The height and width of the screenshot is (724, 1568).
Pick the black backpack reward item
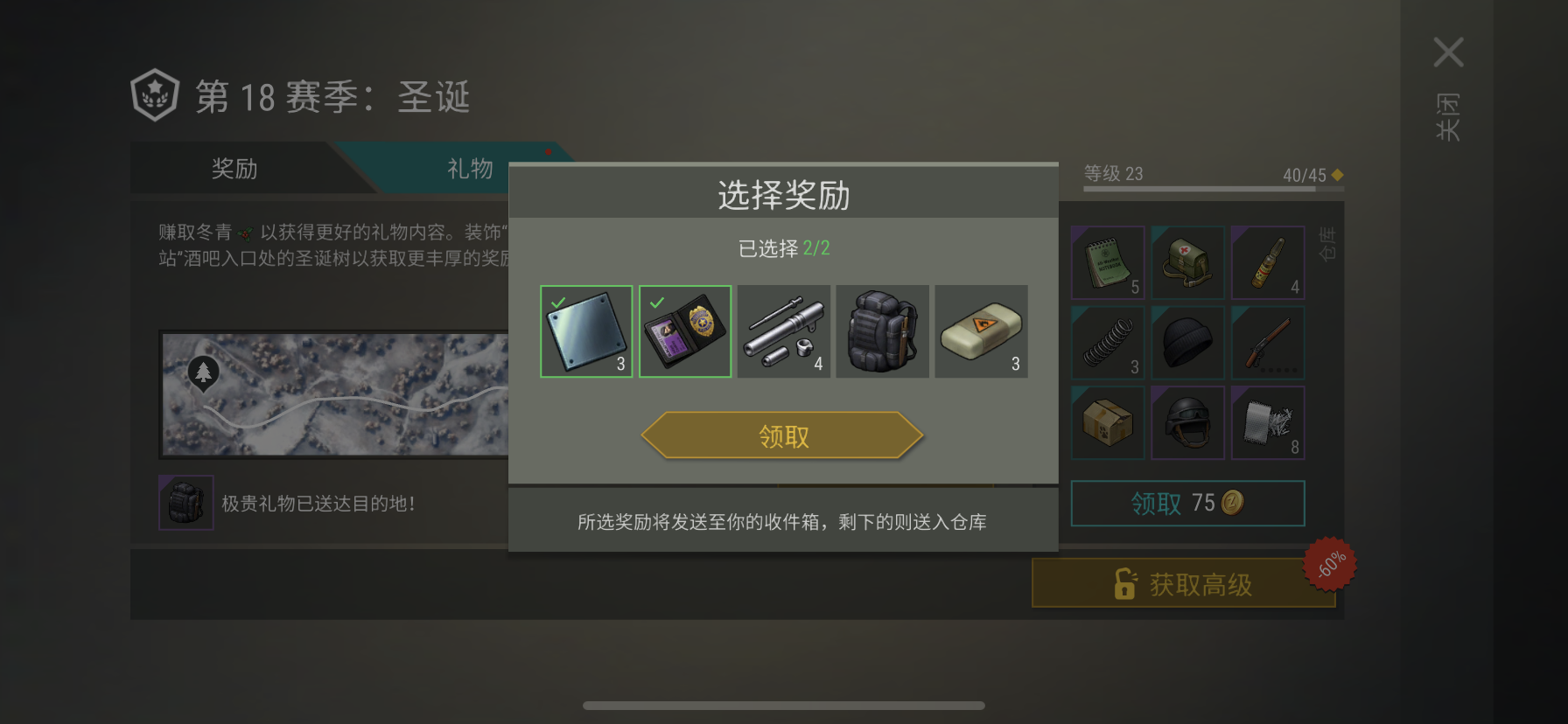(x=882, y=331)
